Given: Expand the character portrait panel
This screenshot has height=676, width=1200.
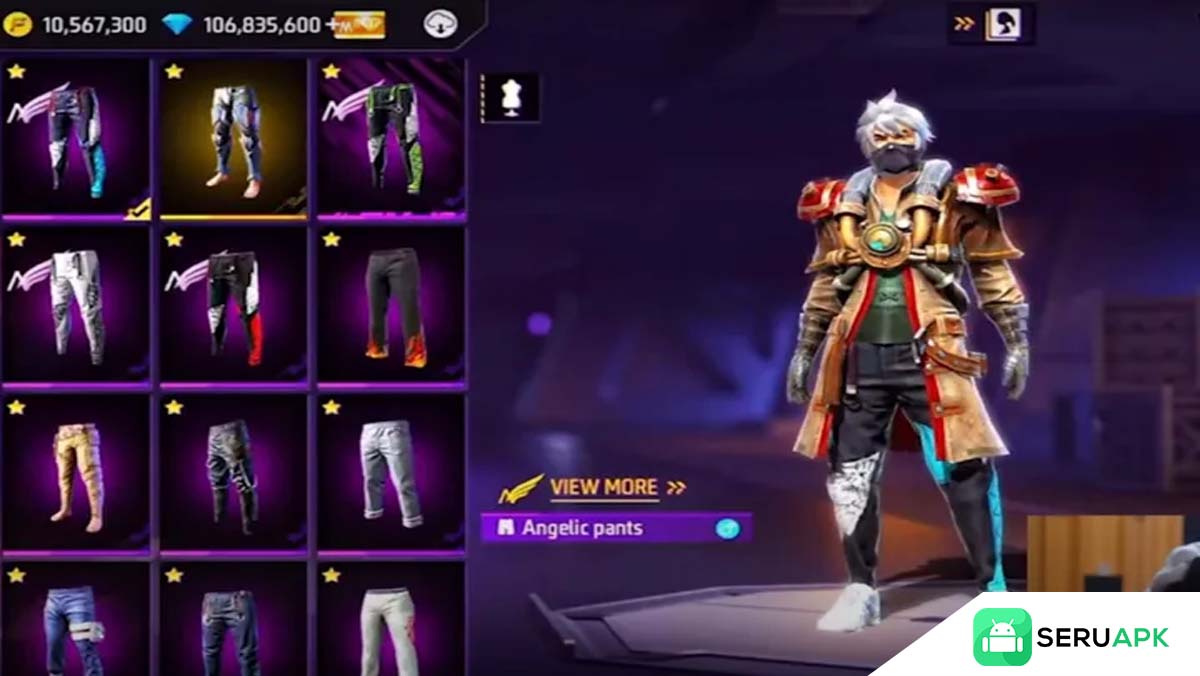Looking at the screenshot, I should pos(992,24).
